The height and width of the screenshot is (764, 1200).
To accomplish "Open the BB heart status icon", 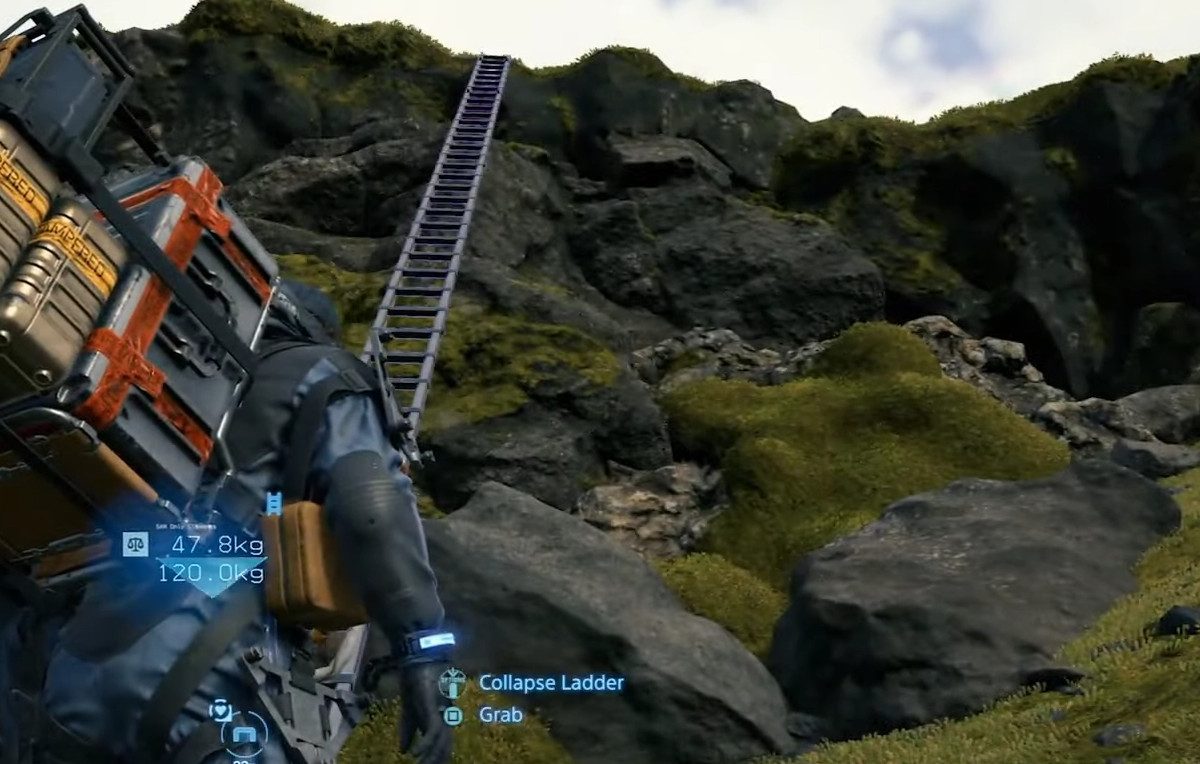I will coord(221,710).
